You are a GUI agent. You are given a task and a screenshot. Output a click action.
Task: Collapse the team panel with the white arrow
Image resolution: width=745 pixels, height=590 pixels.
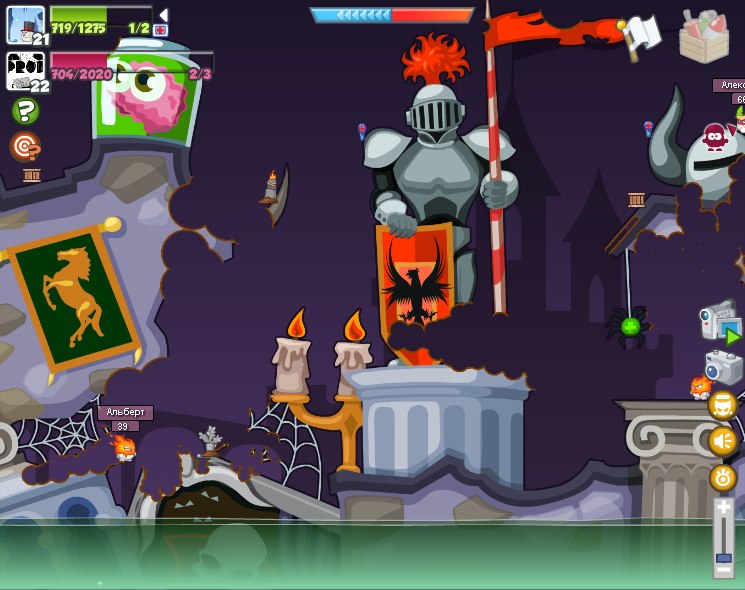pyautogui.click(x=163, y=14)
